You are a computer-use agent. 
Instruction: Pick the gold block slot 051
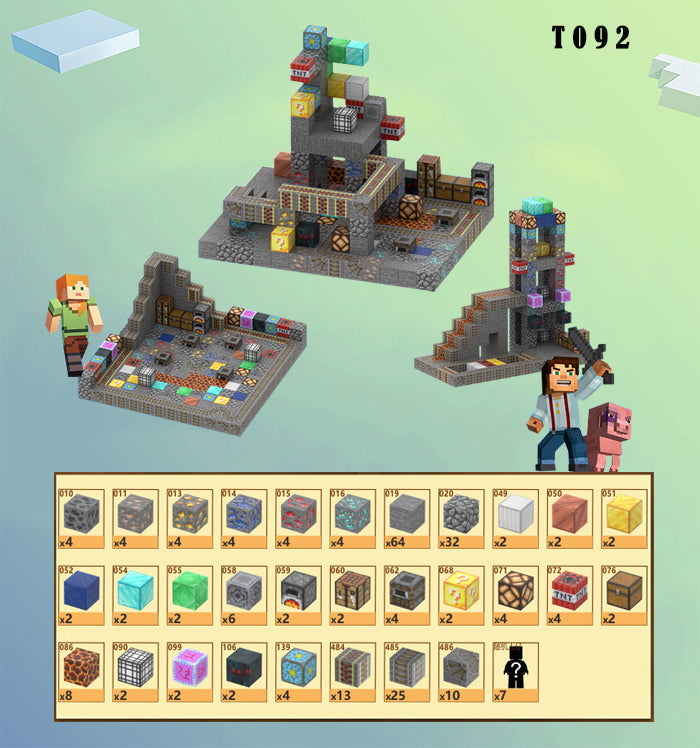(623, 515)
